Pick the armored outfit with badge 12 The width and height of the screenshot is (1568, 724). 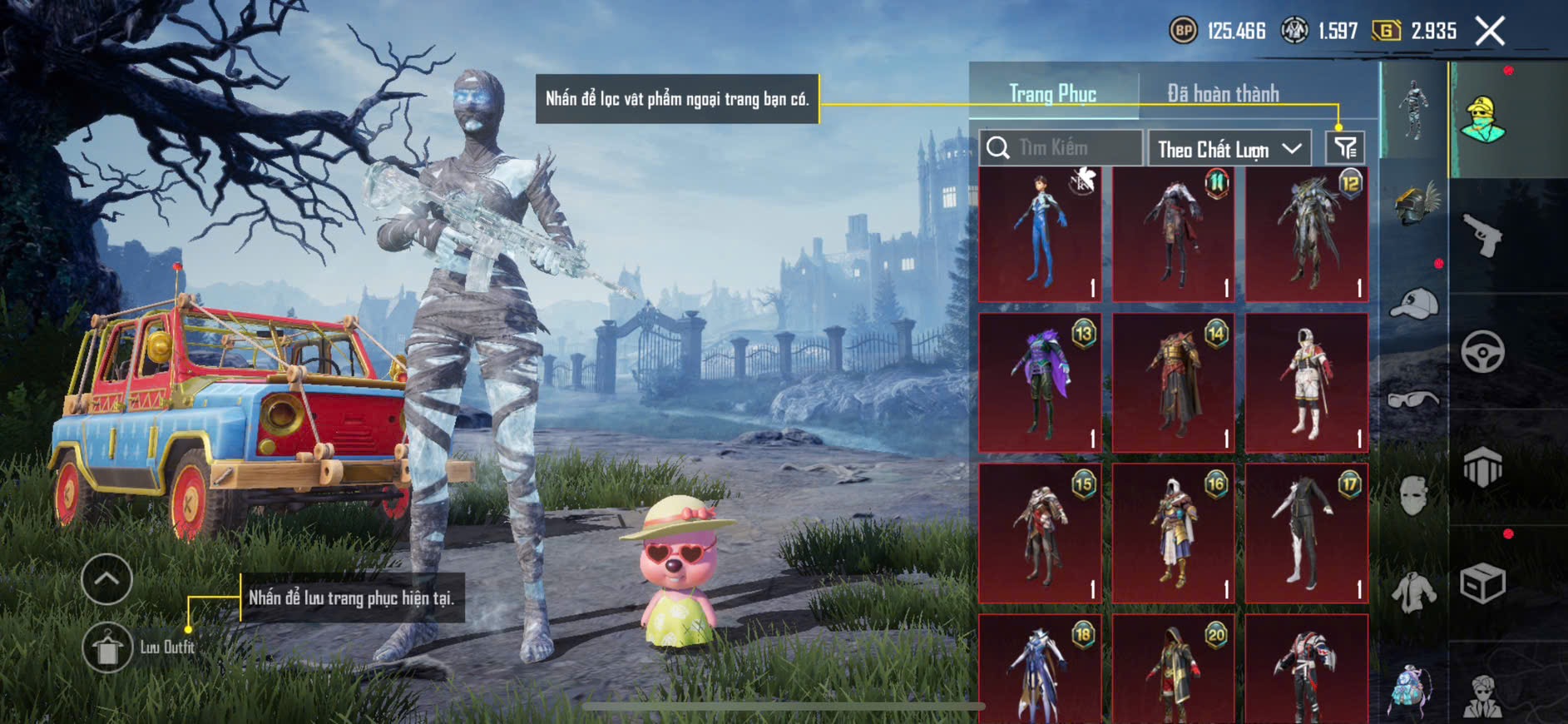(x=1306, y=234)
